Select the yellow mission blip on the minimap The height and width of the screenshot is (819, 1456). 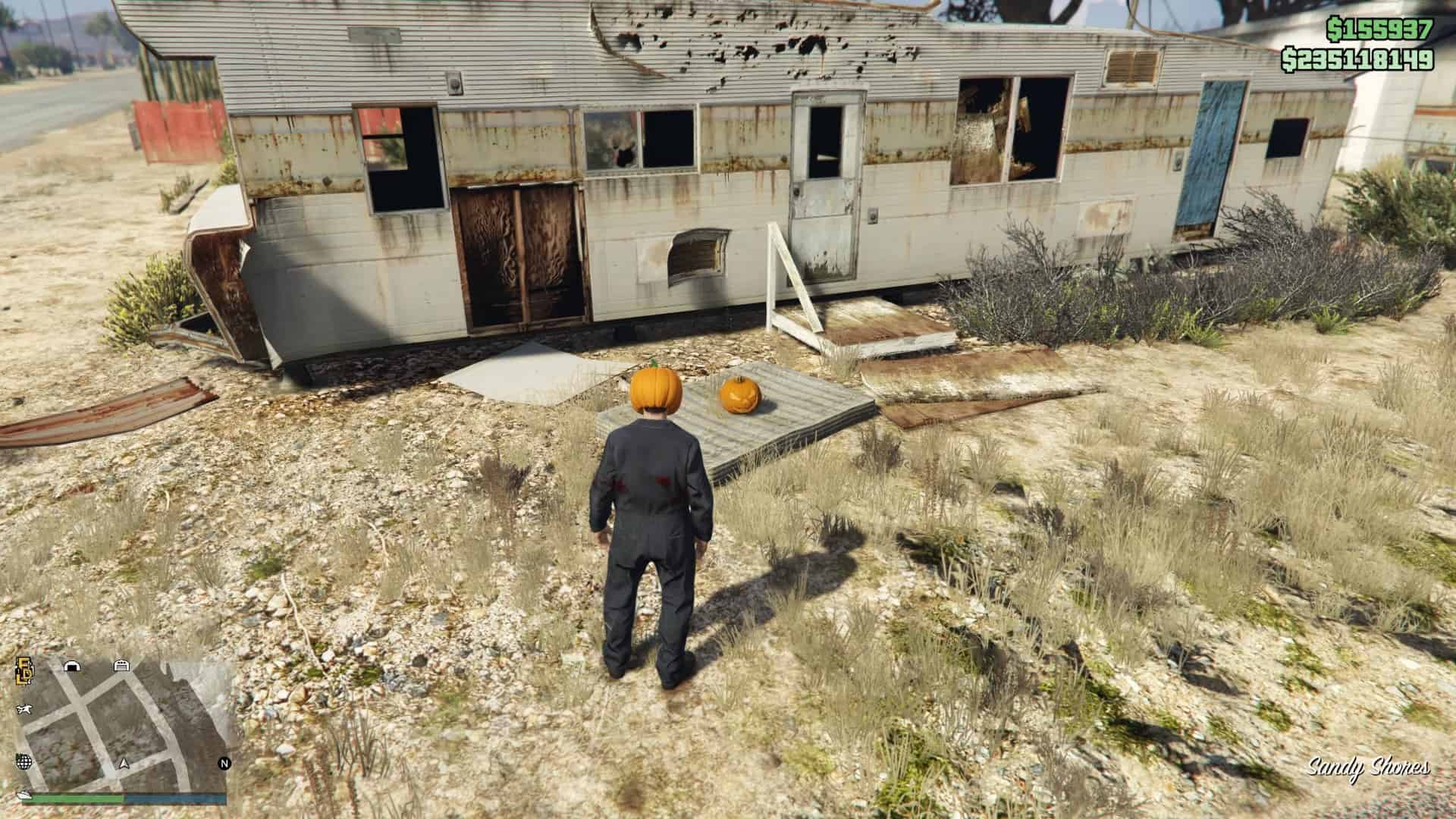(x=23, y=672)
